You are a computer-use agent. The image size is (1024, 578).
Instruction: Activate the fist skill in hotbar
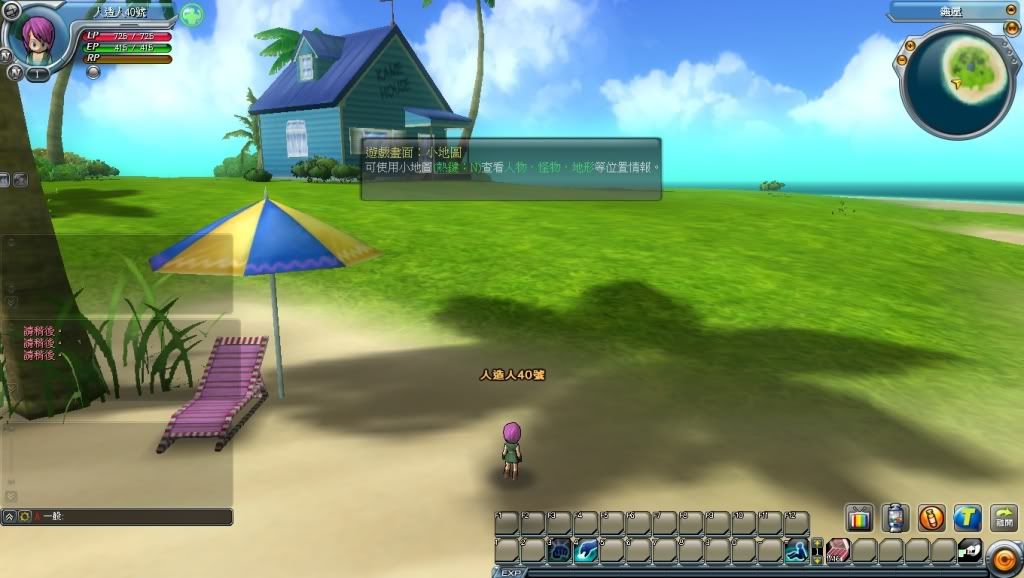coord(560,550)
